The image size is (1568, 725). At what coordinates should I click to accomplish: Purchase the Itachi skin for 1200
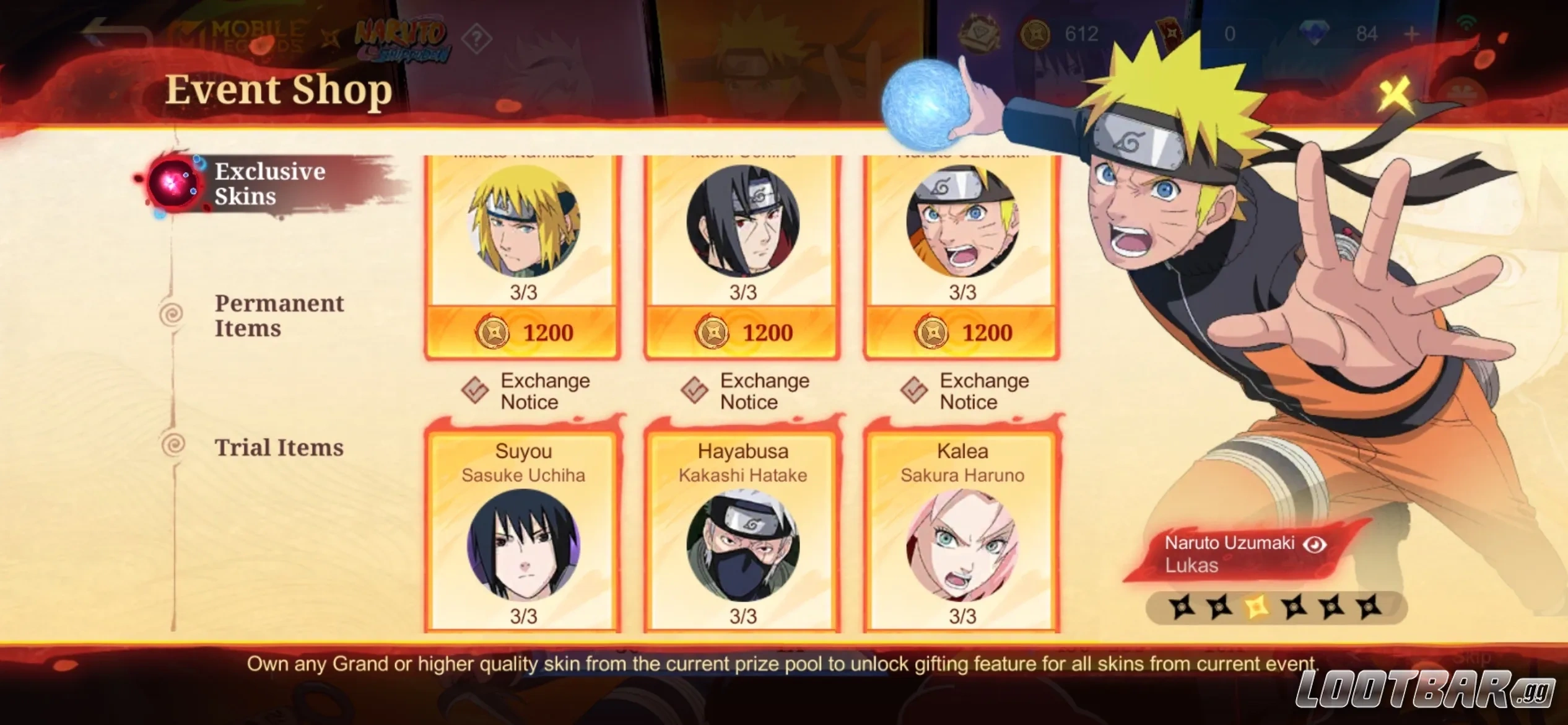click(743, 333)
